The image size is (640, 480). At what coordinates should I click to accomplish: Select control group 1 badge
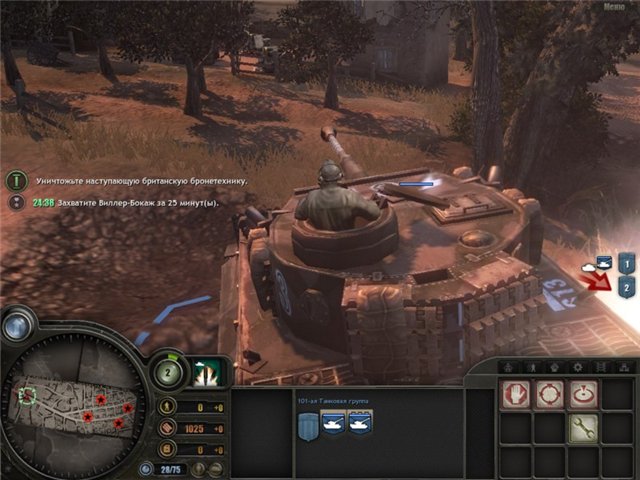(x=626, y=265)
